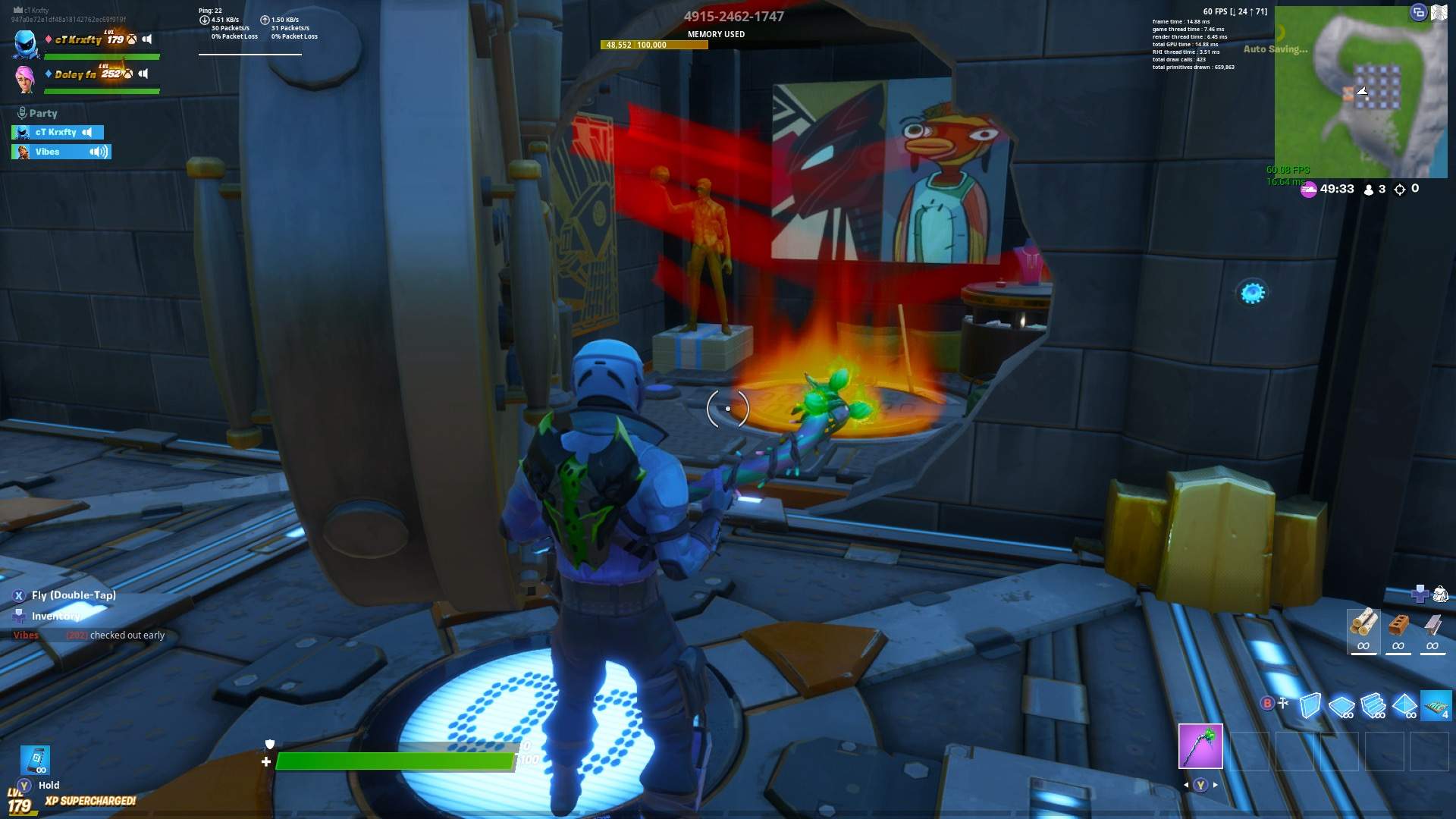Viewport: 1456px width, 819px height.
Task: Select cT Krxfty in the party voice list
Action: tap(58, 132)
